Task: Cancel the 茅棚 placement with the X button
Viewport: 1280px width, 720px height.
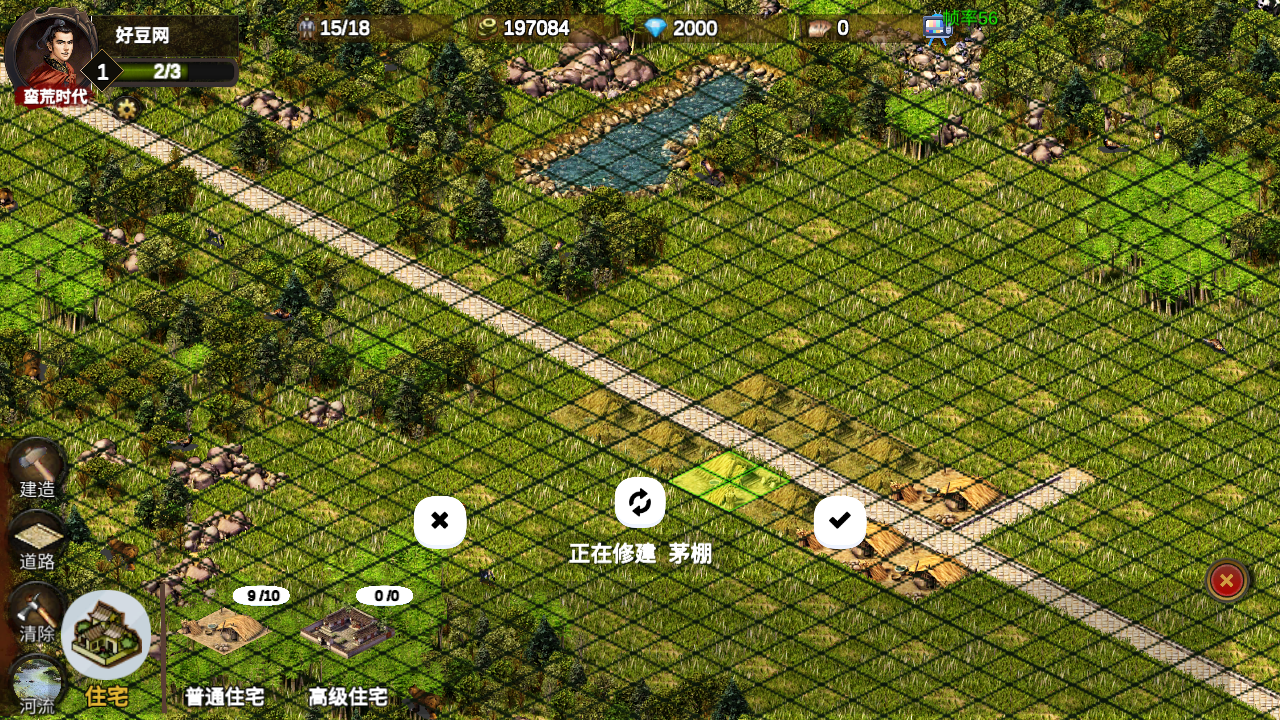Action: [x=440, y=521]
